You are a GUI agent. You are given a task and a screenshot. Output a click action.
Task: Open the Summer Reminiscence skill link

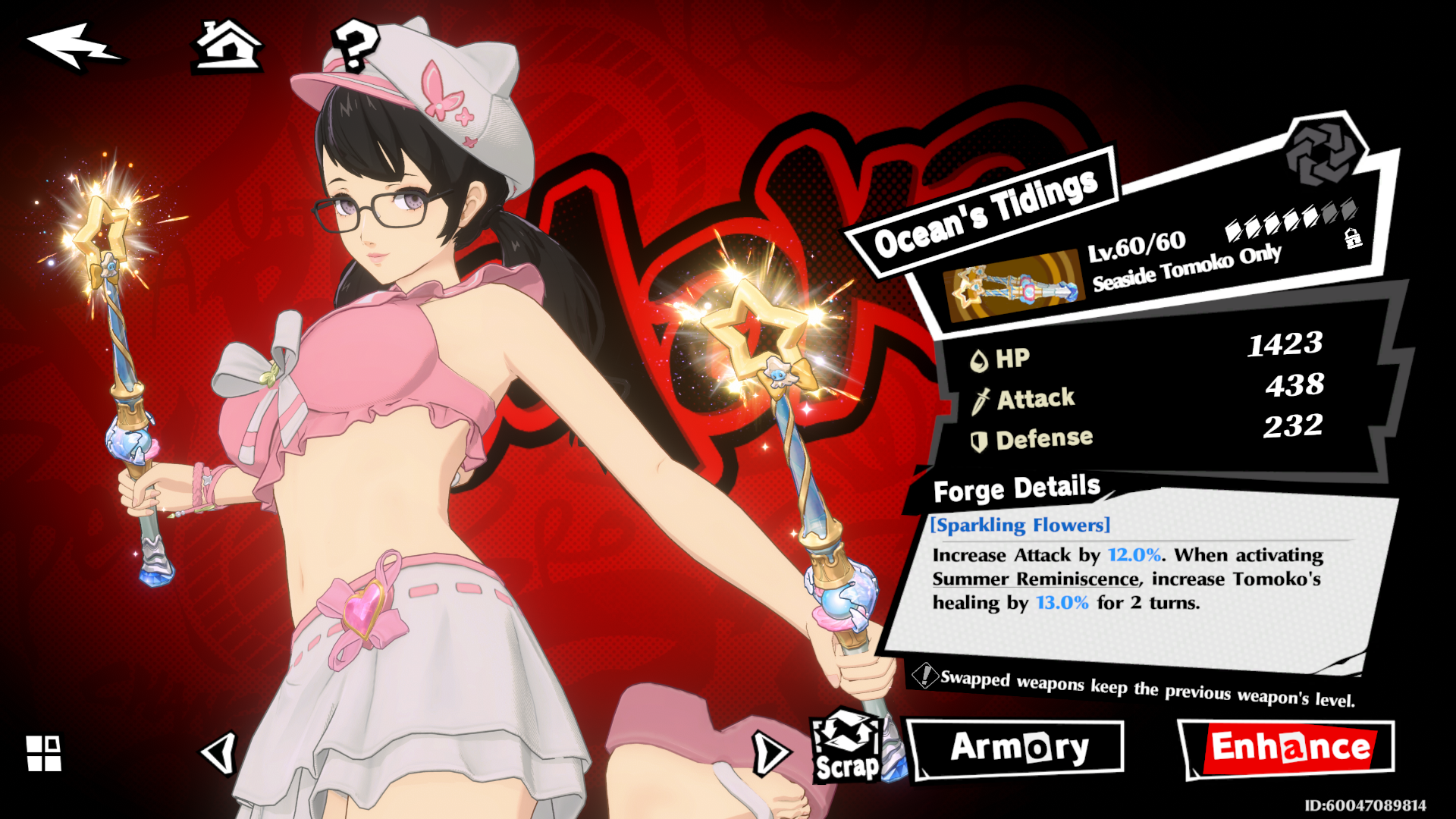click(1036, 579)
